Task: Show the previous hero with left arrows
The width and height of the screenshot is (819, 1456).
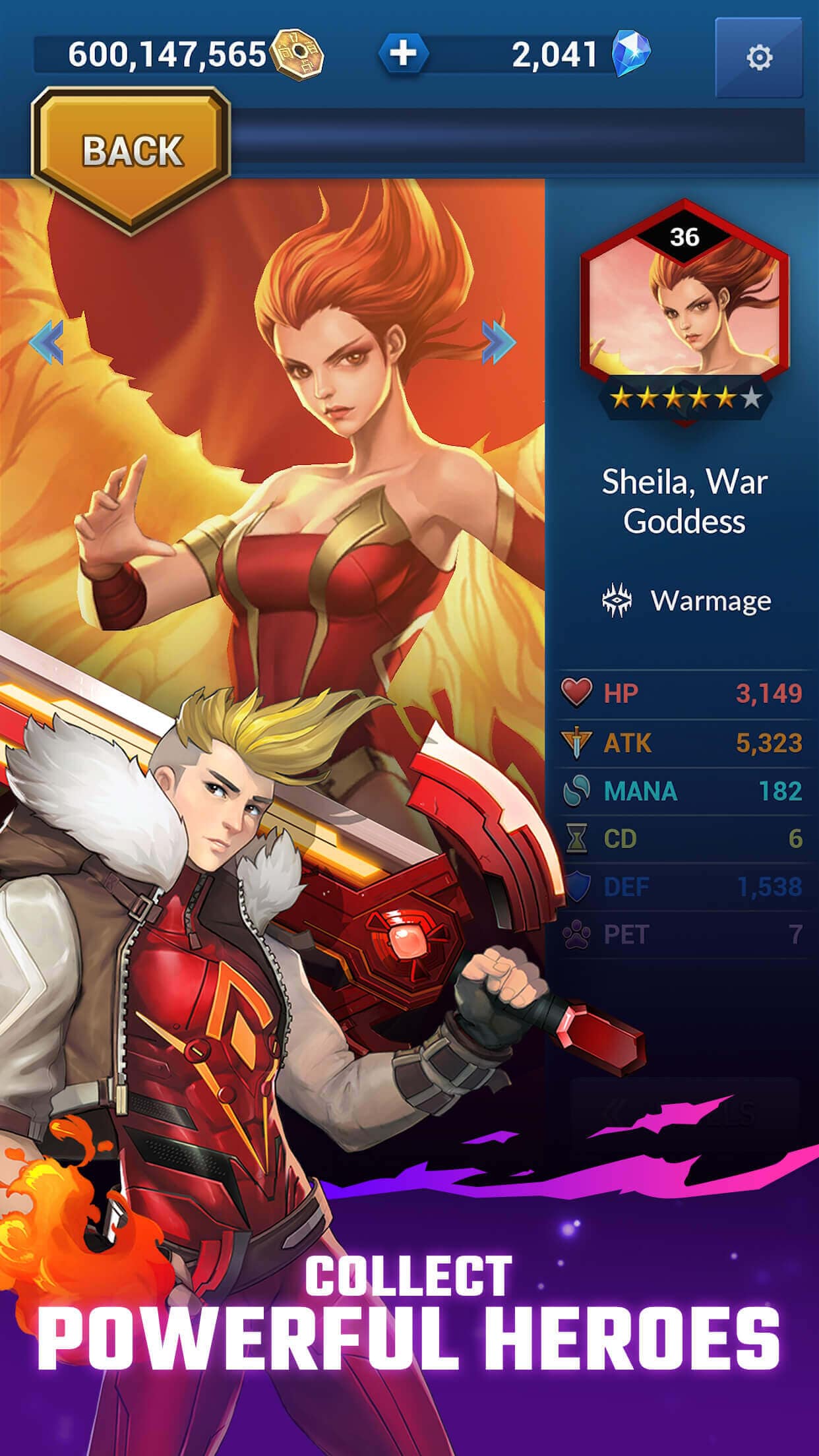Action: click(x=47, y=342)
